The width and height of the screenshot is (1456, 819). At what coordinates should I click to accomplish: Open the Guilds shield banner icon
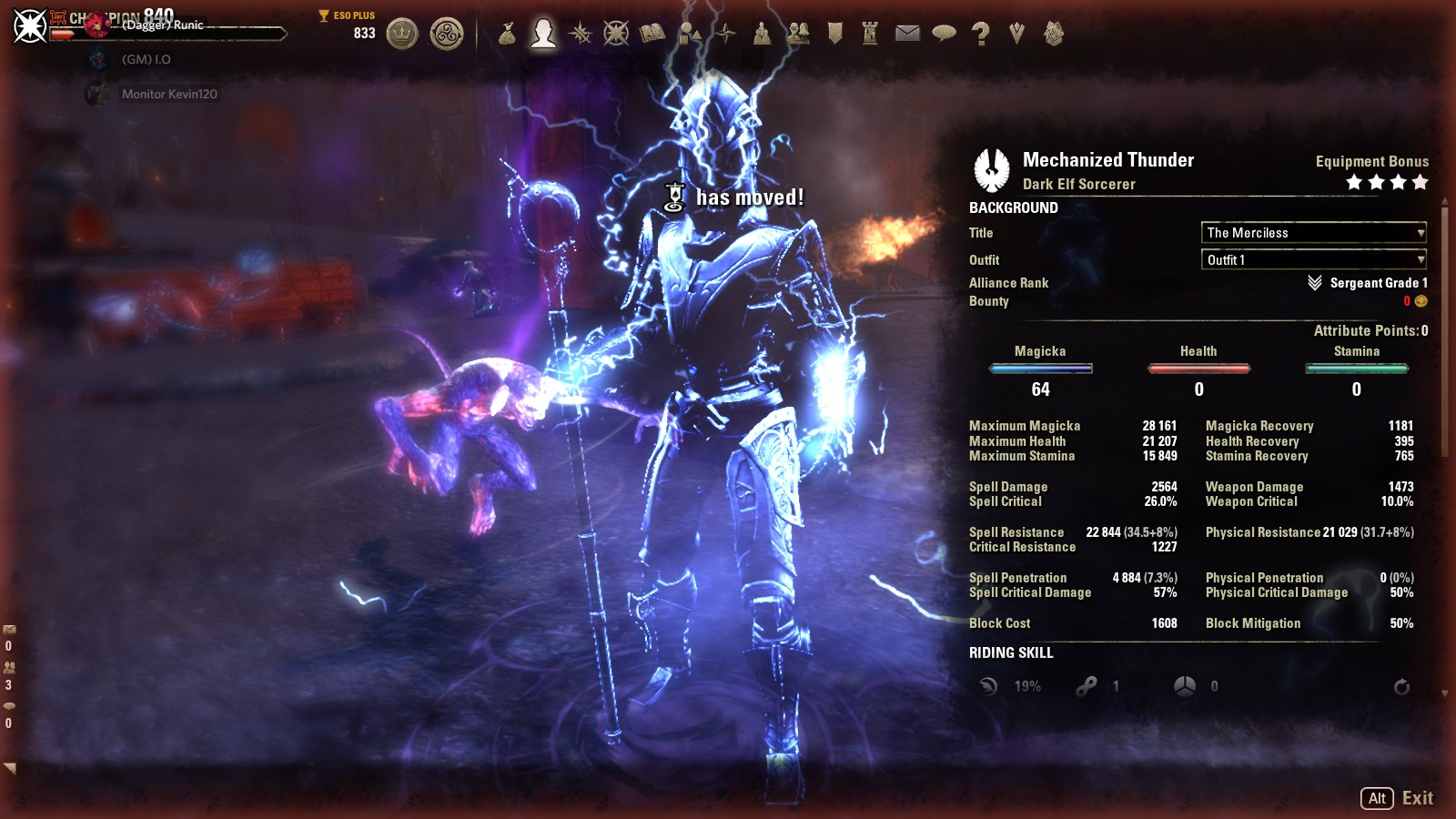point(834,35)
